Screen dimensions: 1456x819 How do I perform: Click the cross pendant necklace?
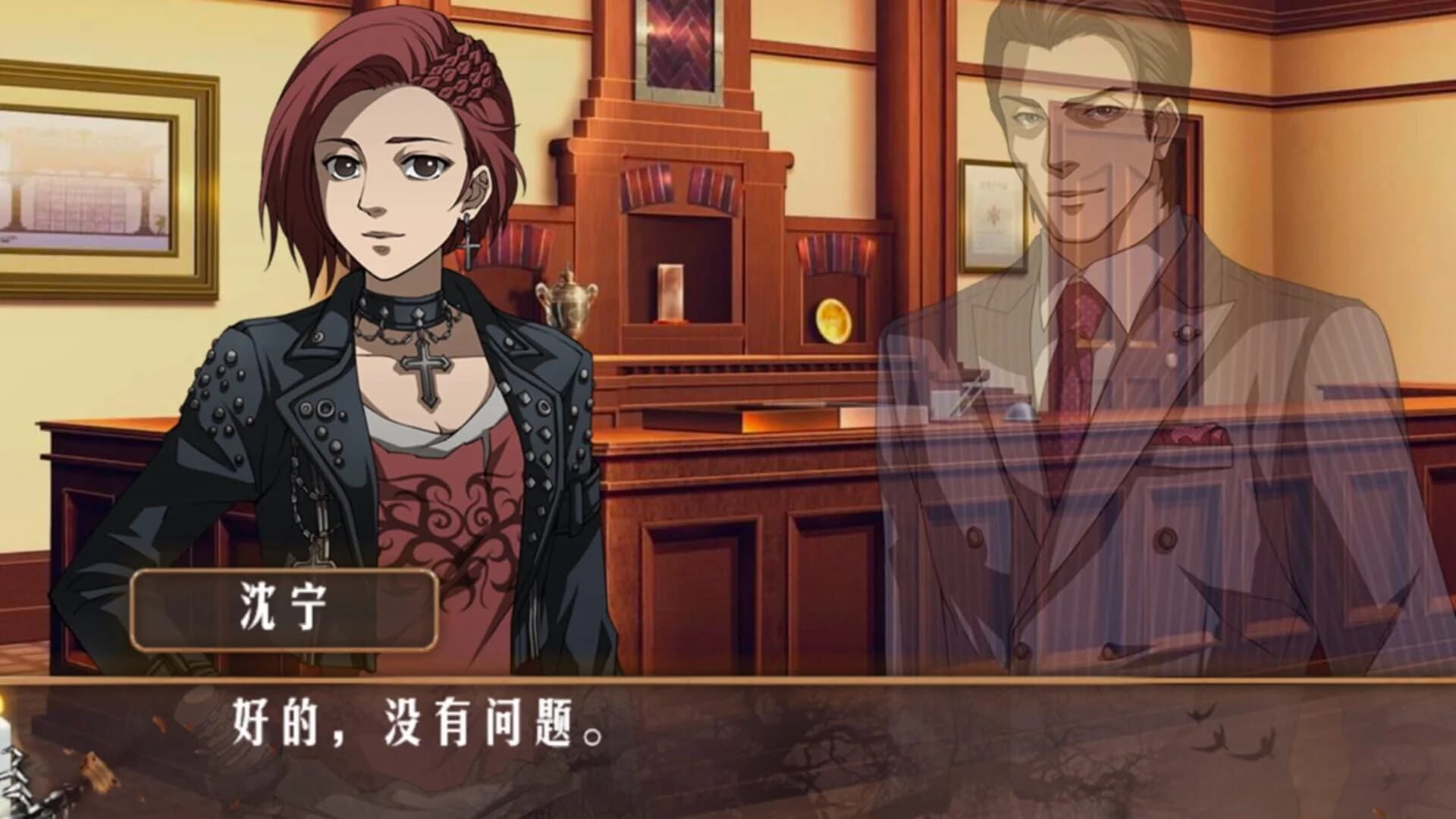(428, 364)
